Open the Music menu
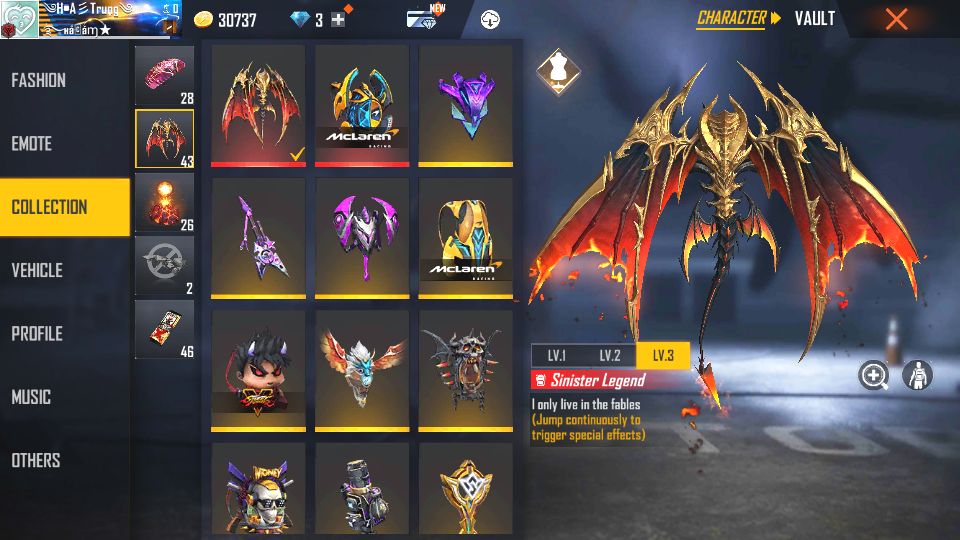The image size is (960, 540). tap(31, 397)
